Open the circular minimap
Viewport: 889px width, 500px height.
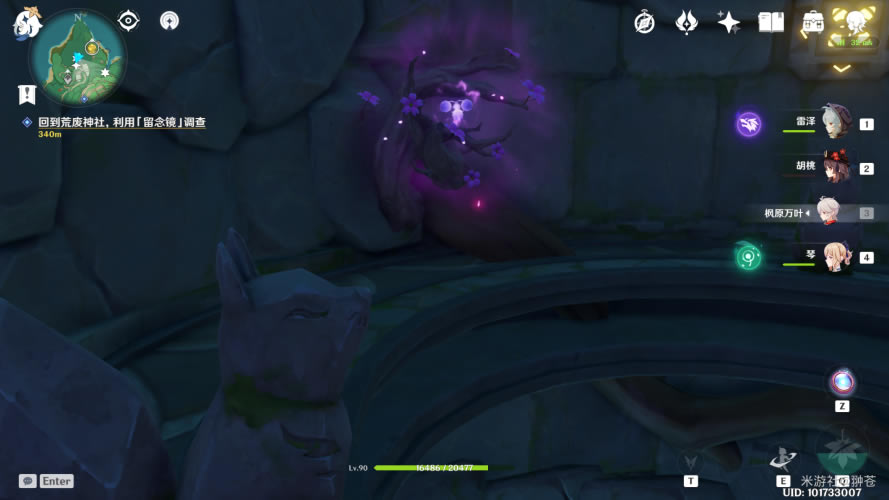[x=77, y=55]
